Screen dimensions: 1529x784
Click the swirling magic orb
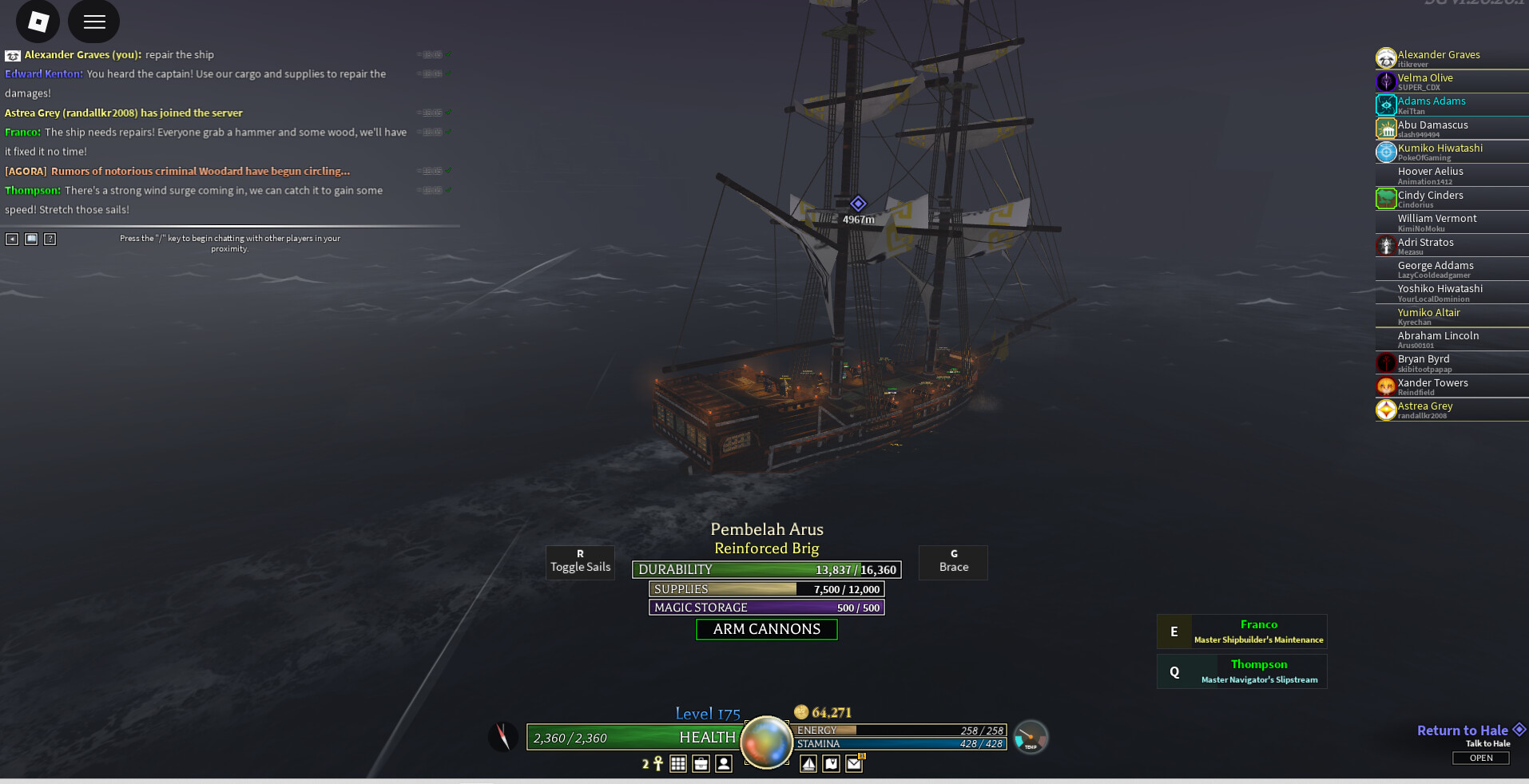coord(766,742)
